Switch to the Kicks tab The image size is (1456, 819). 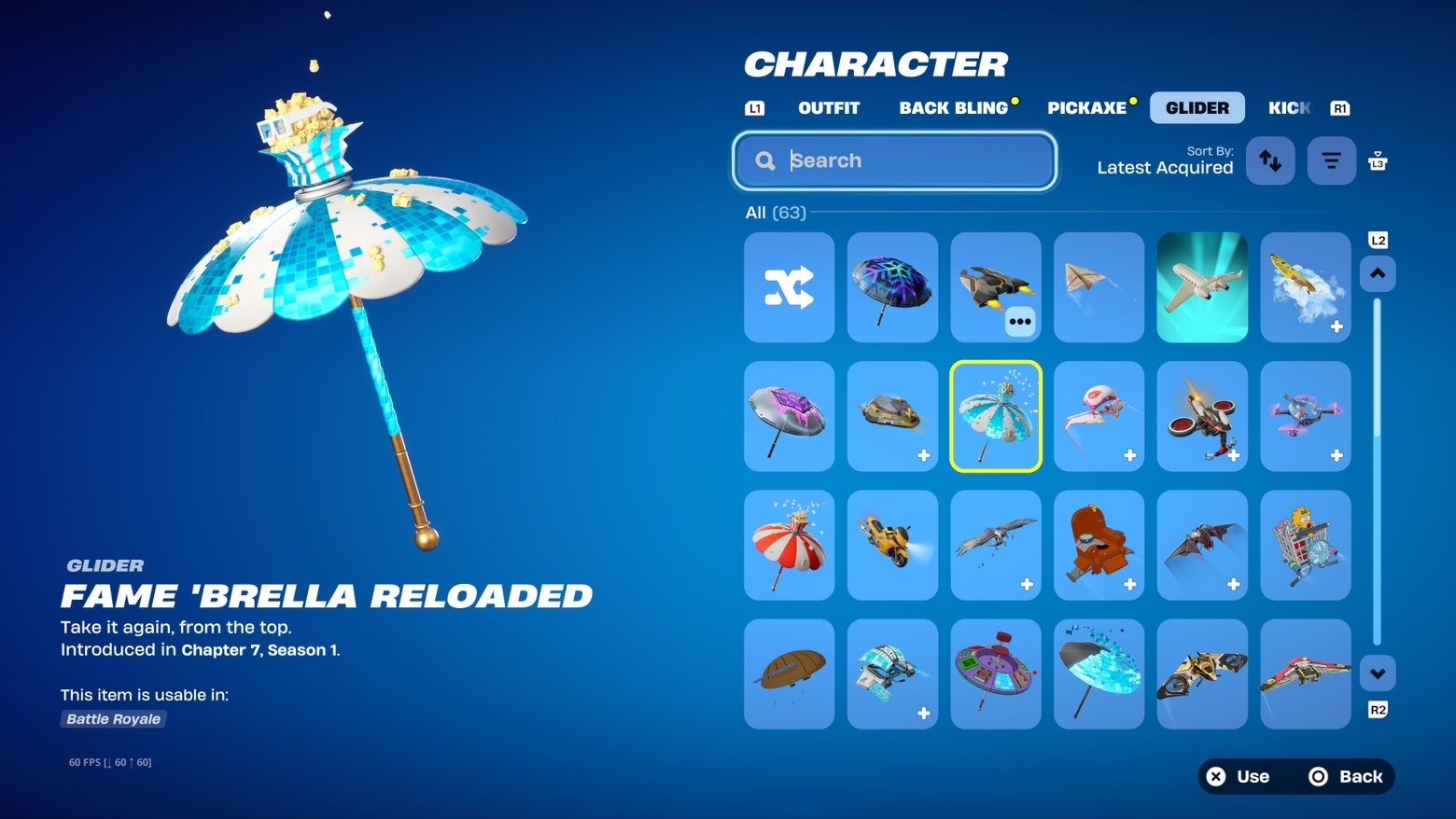pos(1289,108)
